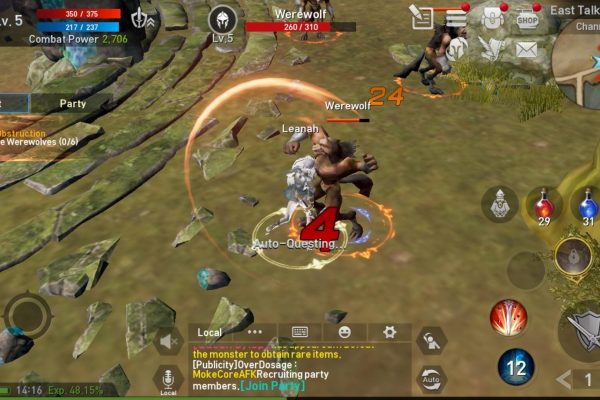Open the quest log notepad icon
The width and height of the screenshot is (600, 400).
(423, 17)
